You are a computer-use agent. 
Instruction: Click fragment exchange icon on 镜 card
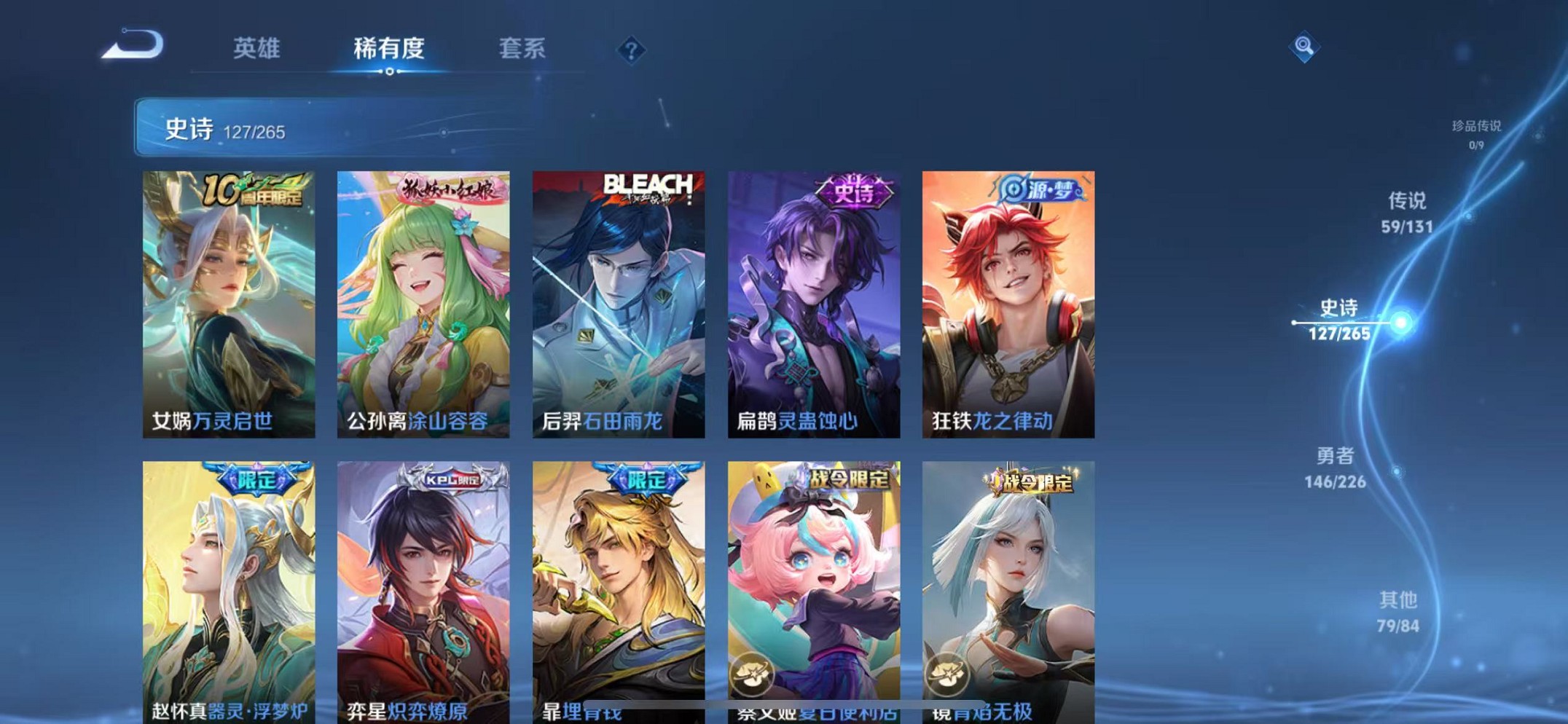point(947,674)
